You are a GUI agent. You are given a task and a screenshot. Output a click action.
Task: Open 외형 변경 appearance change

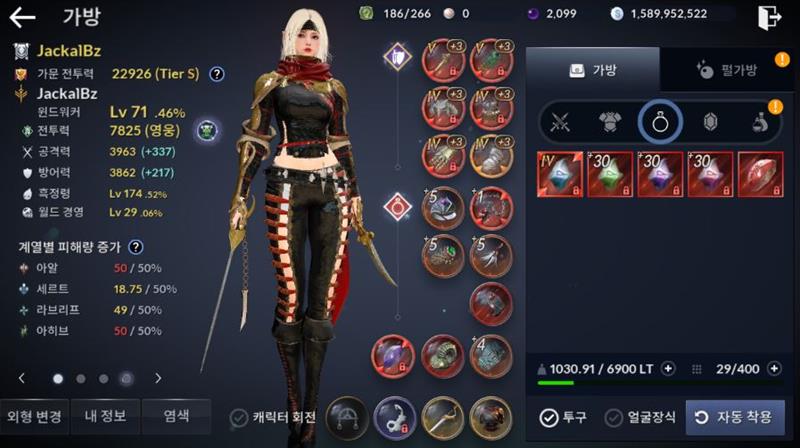tap(35, 416)
